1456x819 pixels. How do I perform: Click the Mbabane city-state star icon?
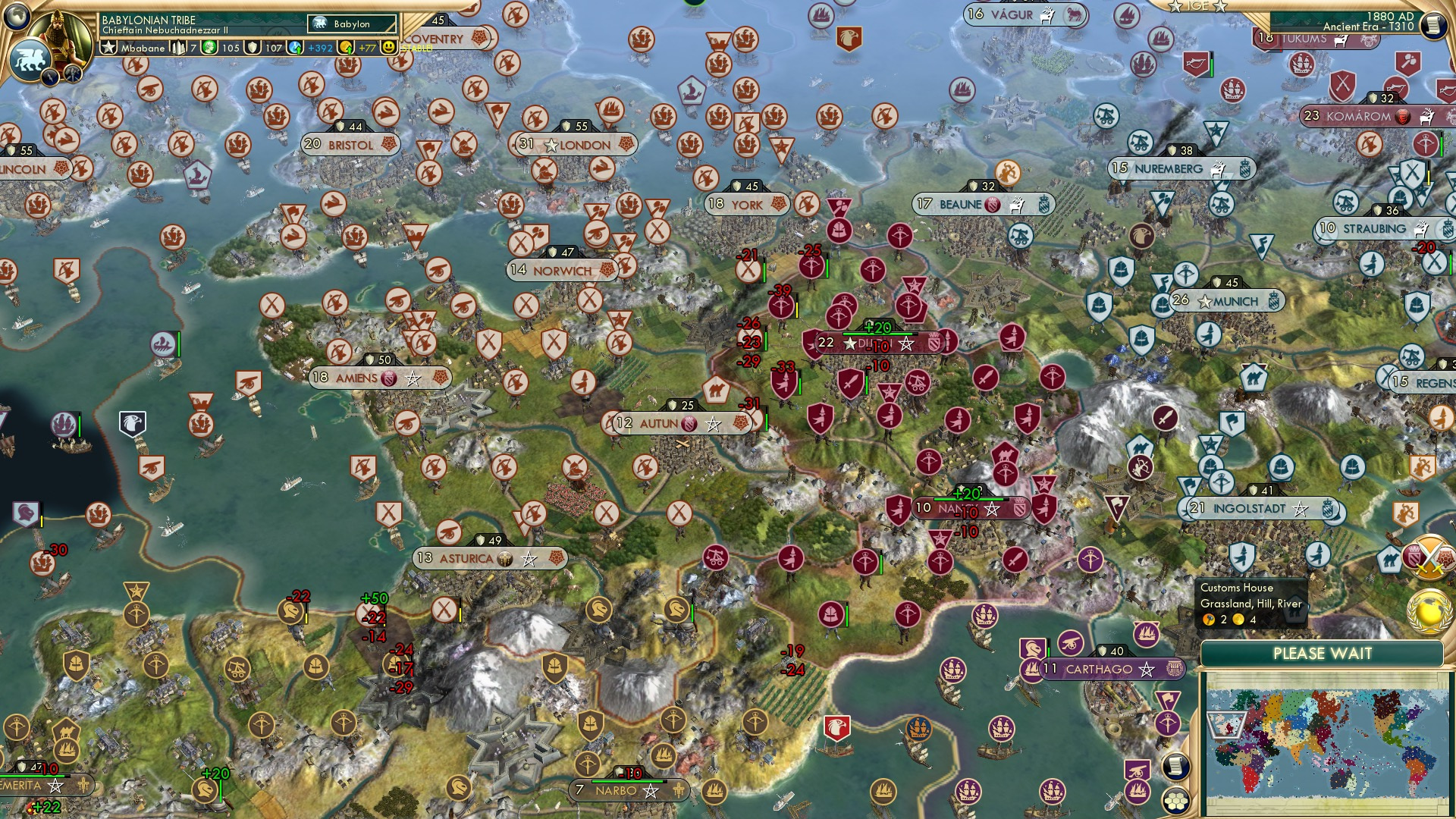[109, 48]
